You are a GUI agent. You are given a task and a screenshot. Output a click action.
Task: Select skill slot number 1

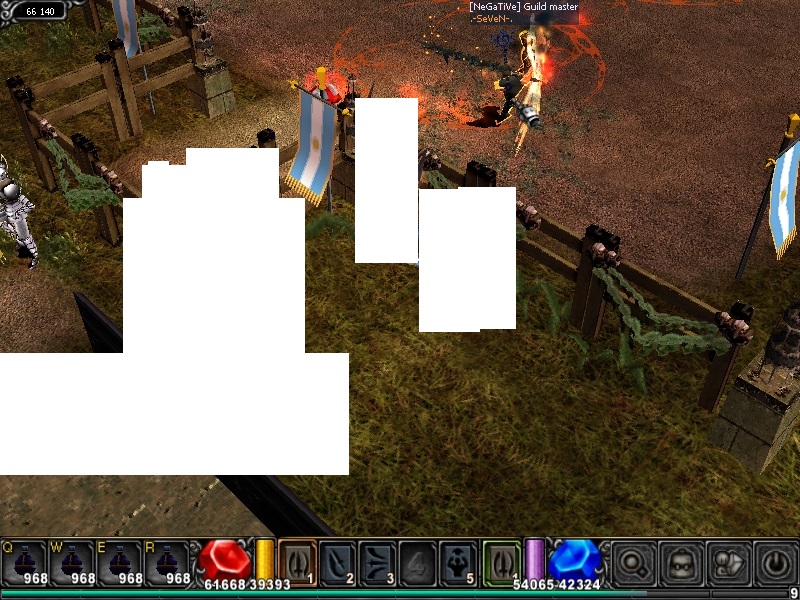[x=297, y=562]
